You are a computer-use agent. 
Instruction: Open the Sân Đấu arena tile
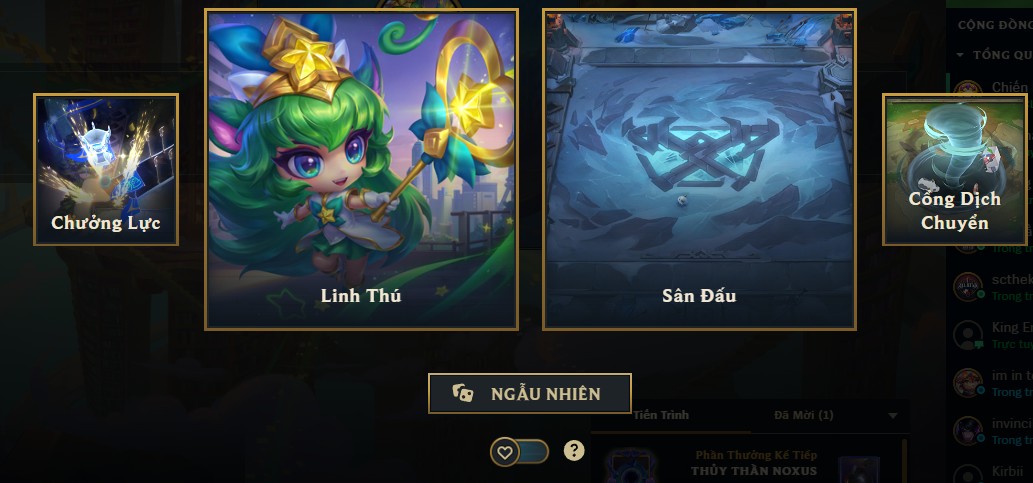[x=699, y=169]
